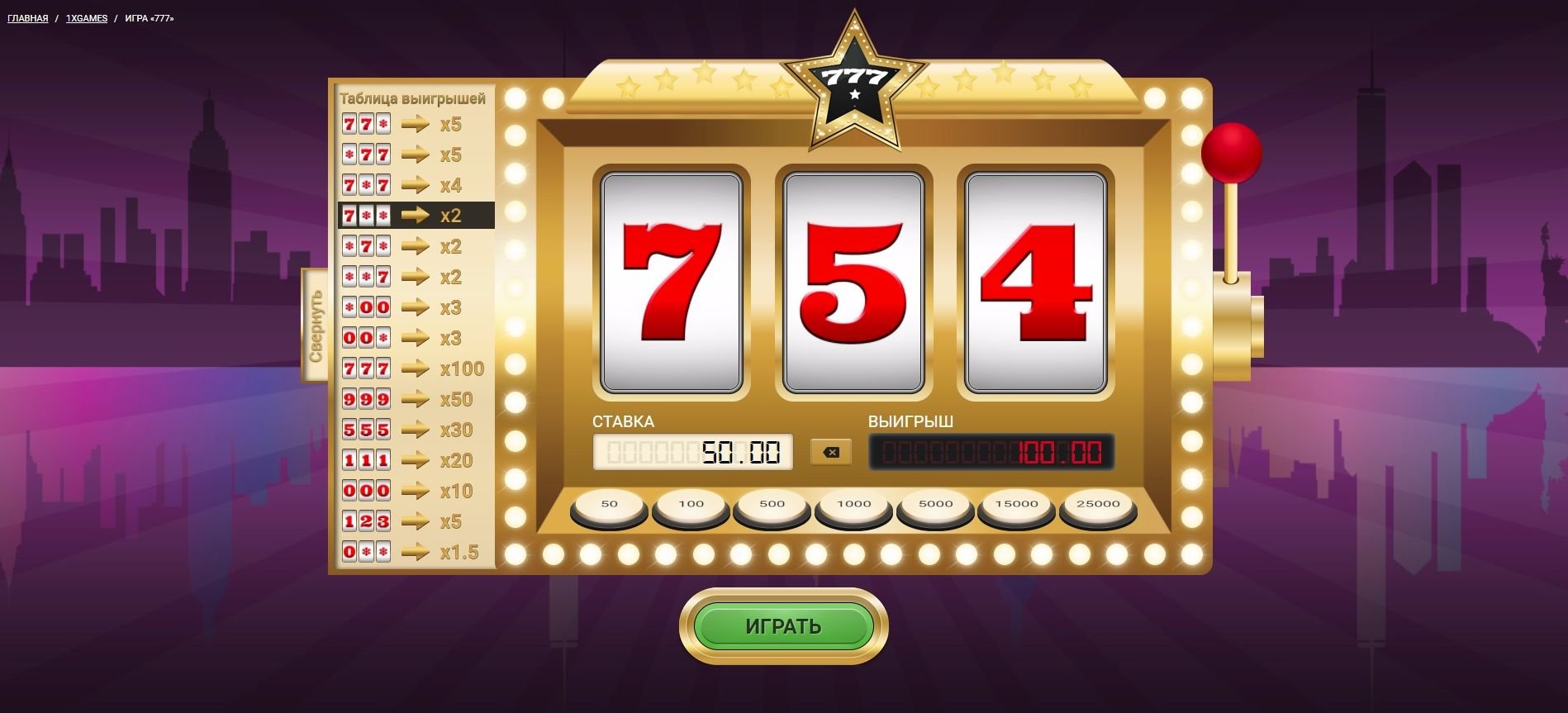Go to the ГЛАВНАЯ breadcrumb link
This screenshot has height=713, width=1568.
pos(28,18)
